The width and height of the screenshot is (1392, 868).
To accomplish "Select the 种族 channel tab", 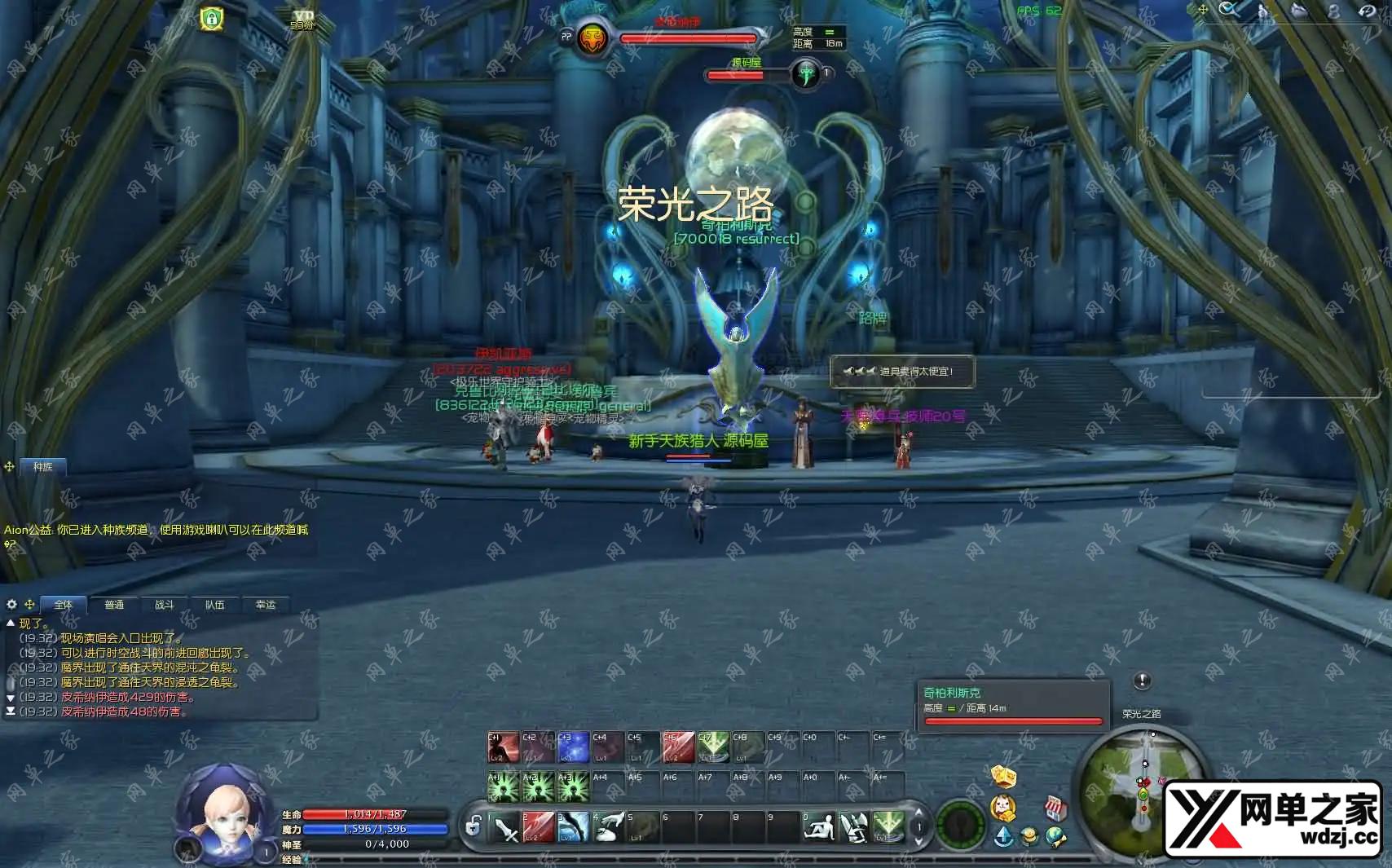I will pyautogui.click(x=42, y=467).
